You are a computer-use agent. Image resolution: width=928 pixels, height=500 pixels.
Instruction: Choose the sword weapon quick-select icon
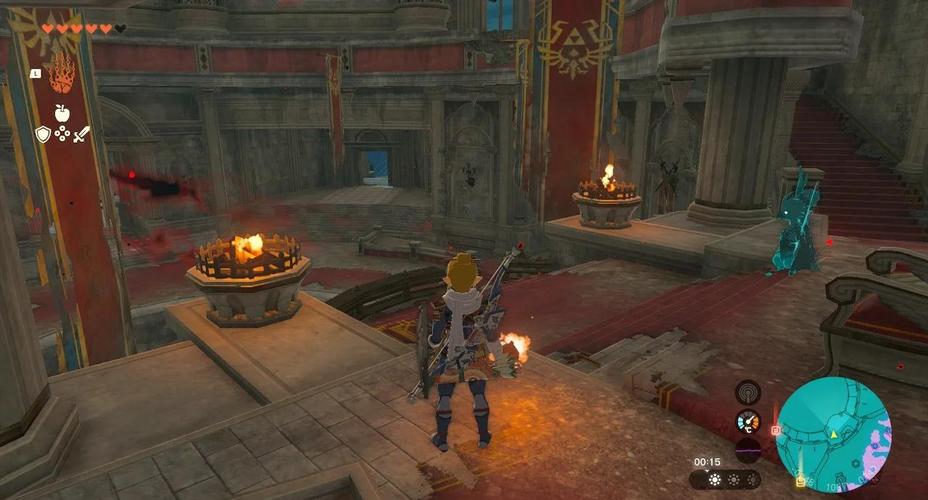click(81, 133)
